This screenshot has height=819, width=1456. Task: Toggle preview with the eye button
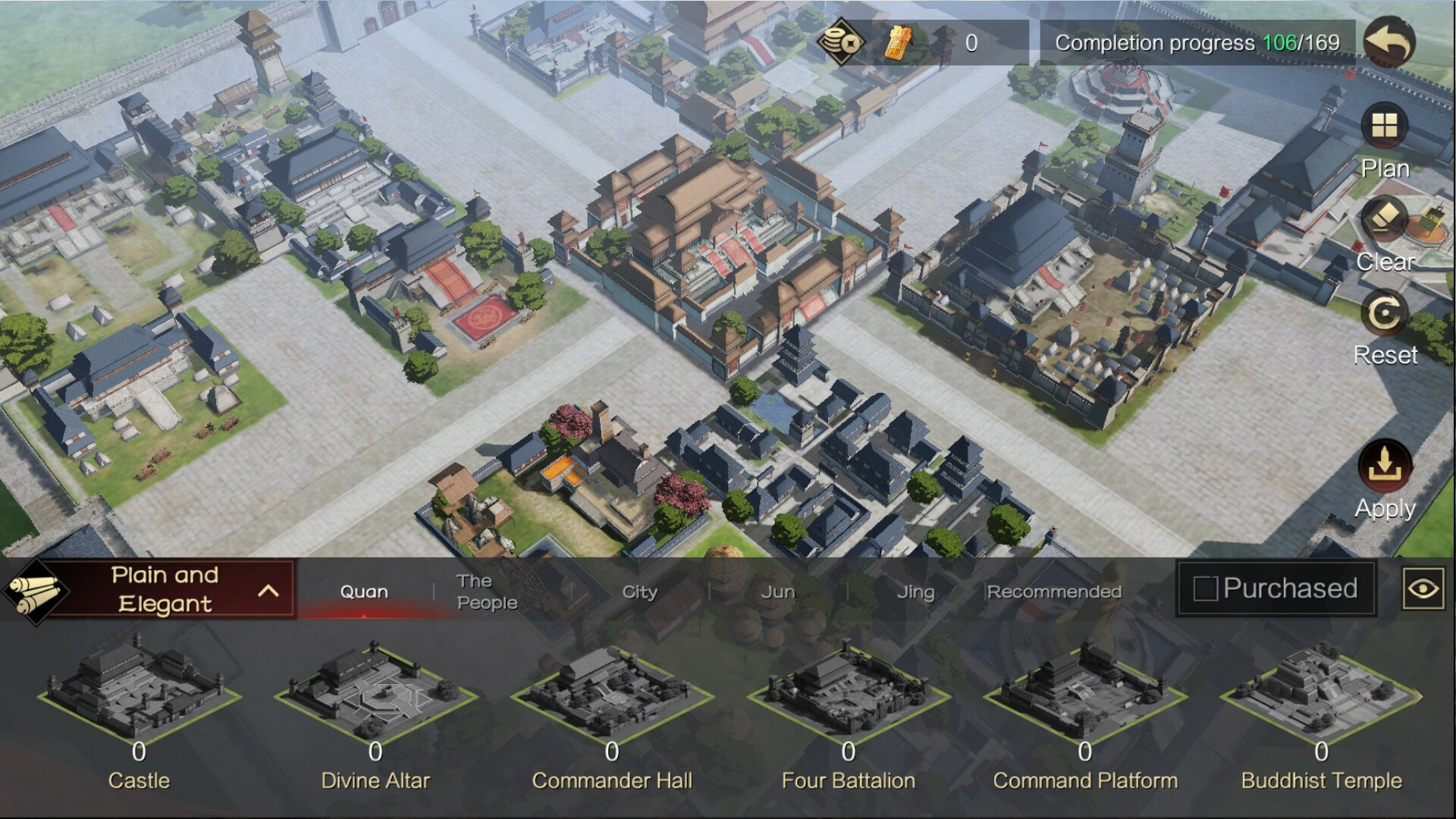point(1425,588)
